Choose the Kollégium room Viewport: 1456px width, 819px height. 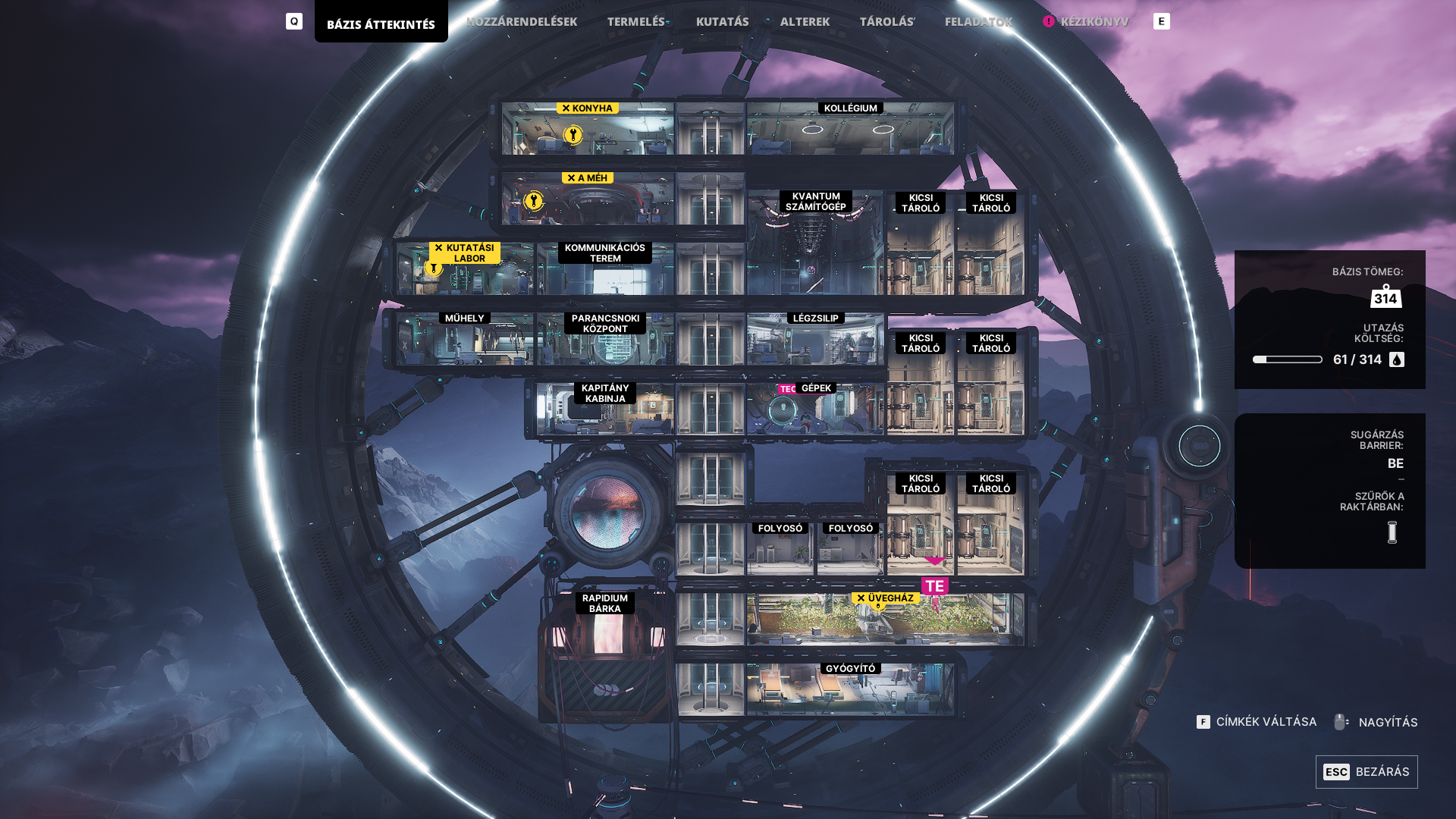[x=850, y=130]
